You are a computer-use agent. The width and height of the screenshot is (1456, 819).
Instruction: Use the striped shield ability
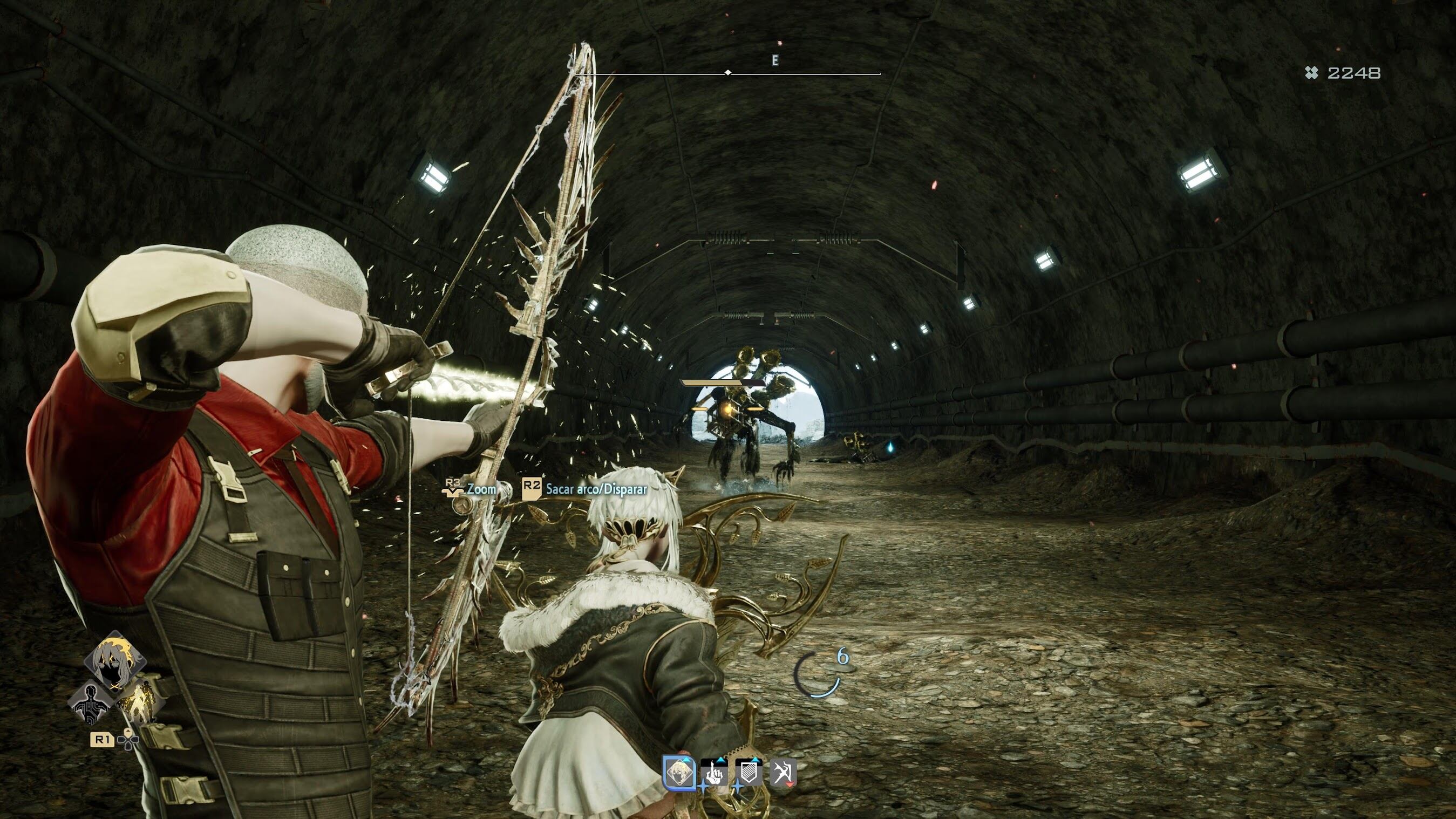tap(749, 773)
